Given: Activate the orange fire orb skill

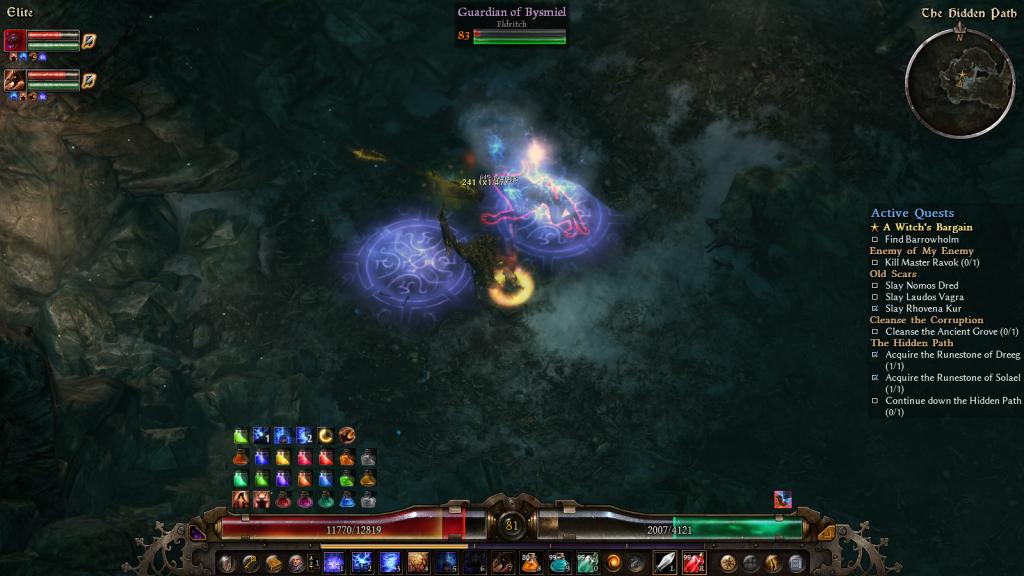Looking at the screenshot, I should pos(612,562).
